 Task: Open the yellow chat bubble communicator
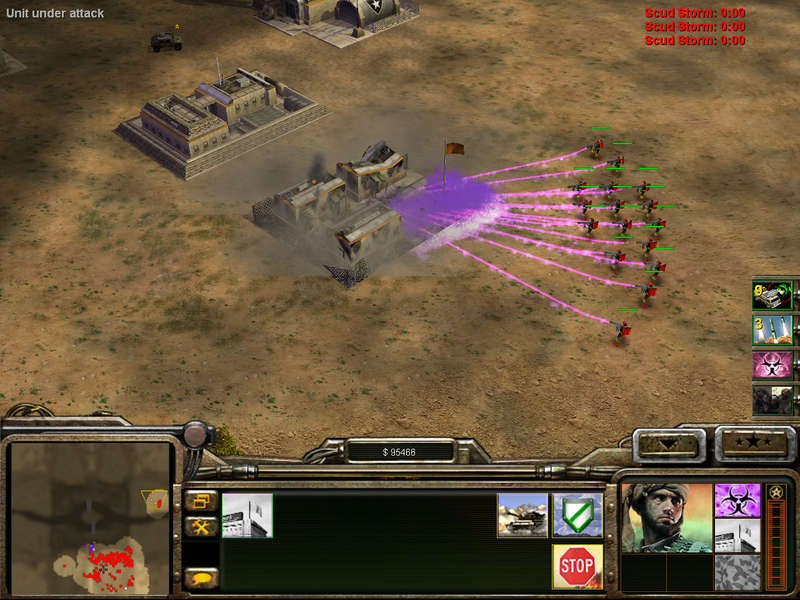coord(201,577)
